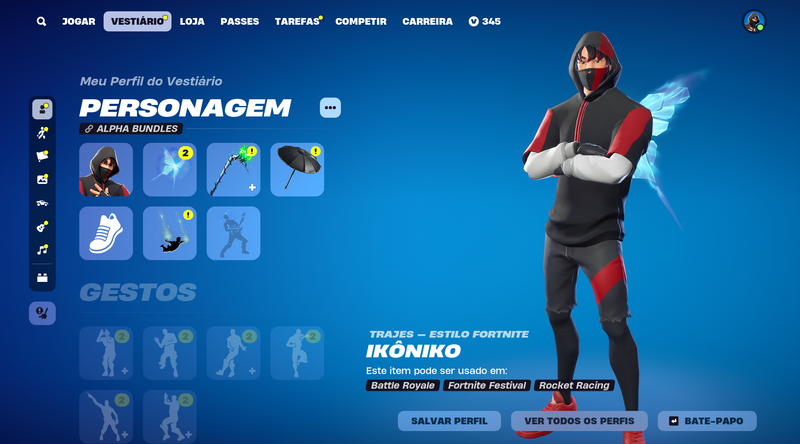Viewport: 800px width, 444px height.
Task: Click the 345 V-Bucks balance
Action: 485,21
